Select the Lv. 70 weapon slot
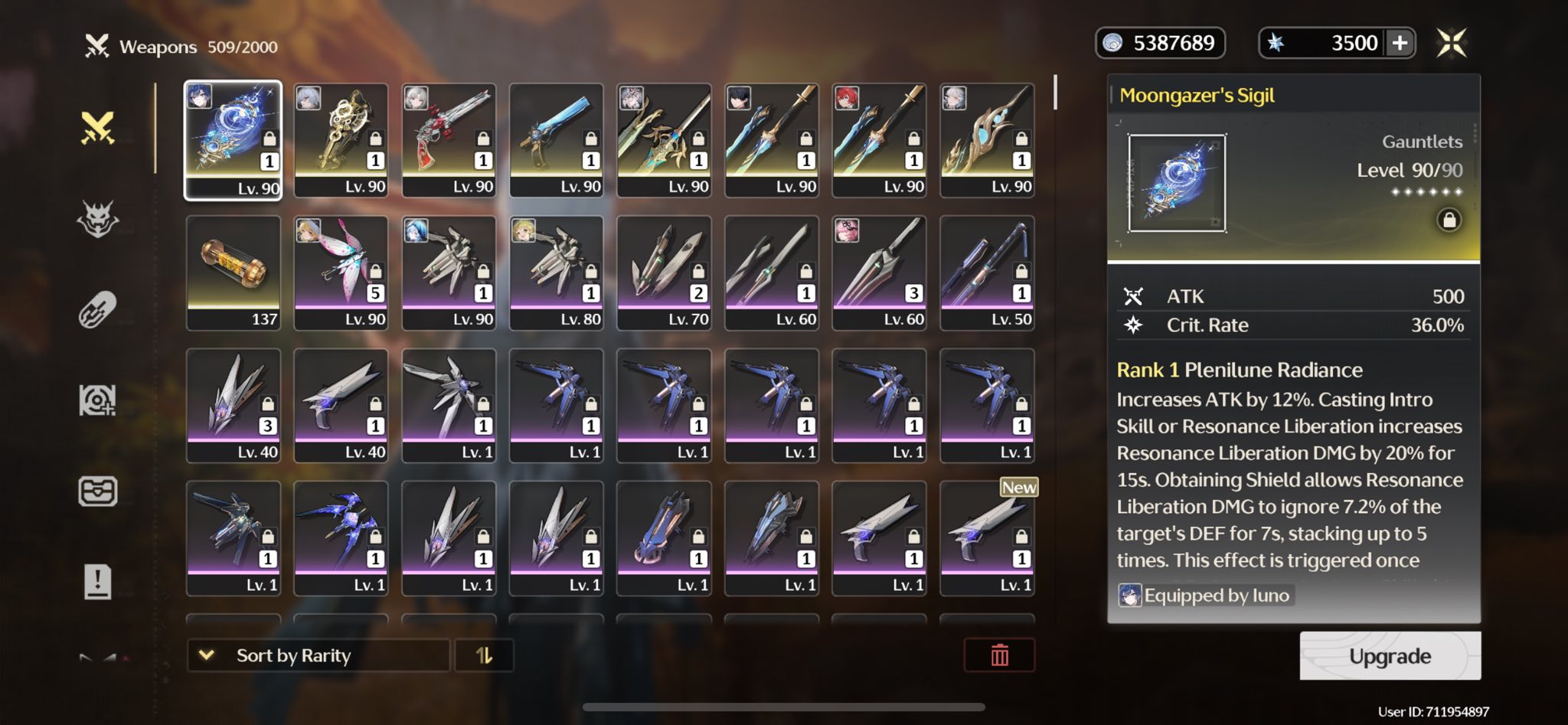 (x=664, y=273)
